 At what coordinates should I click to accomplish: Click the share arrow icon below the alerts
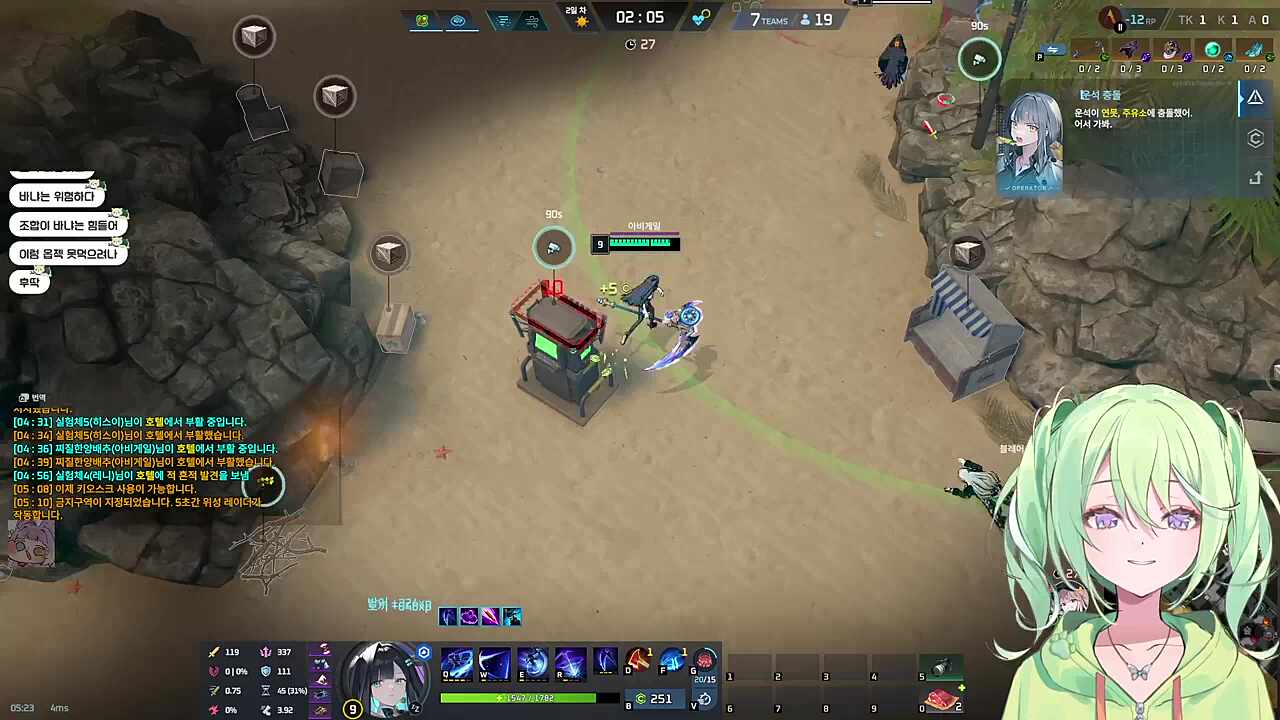point(1256,178)
